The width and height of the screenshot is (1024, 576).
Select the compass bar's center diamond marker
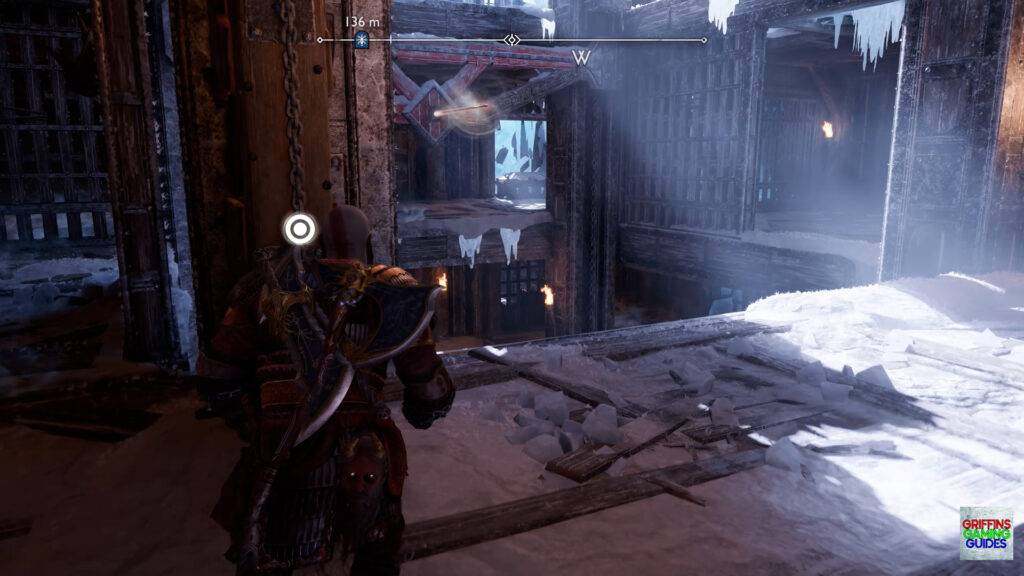(512, 40)
